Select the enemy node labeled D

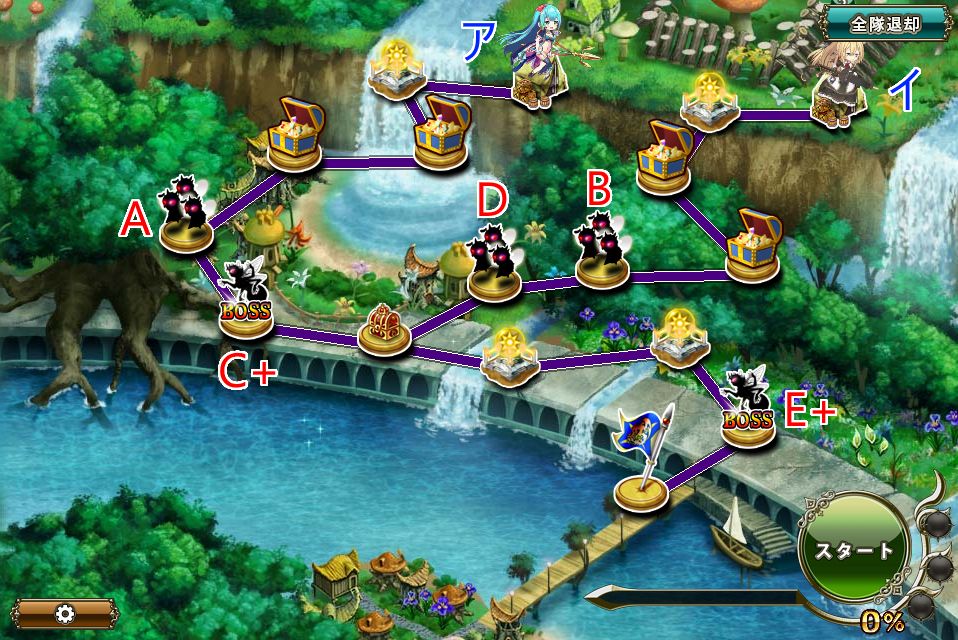click(493, 262)
